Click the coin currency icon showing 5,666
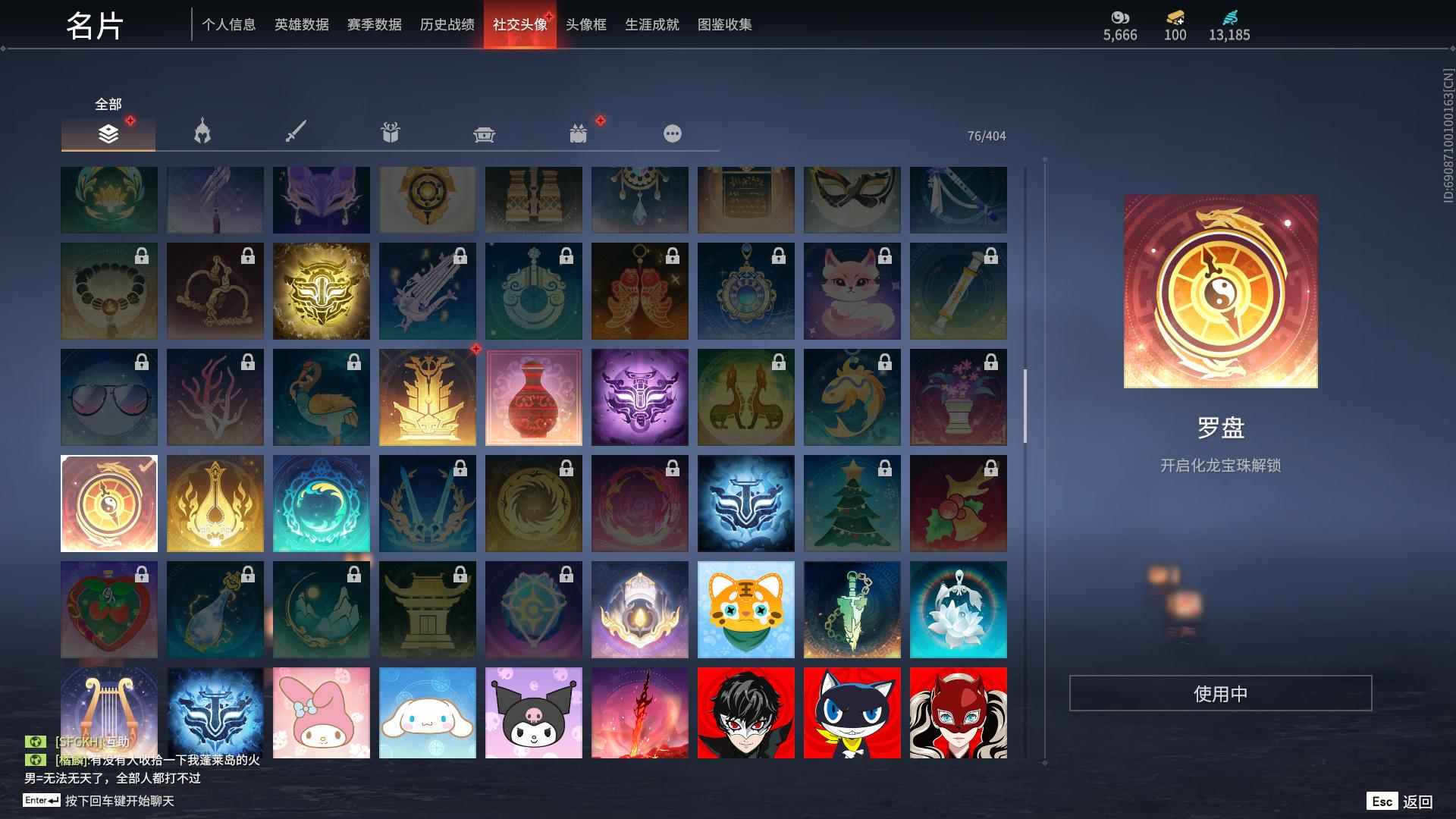1456x819 pixels. pyautogui.click(x=1120, y=17)
